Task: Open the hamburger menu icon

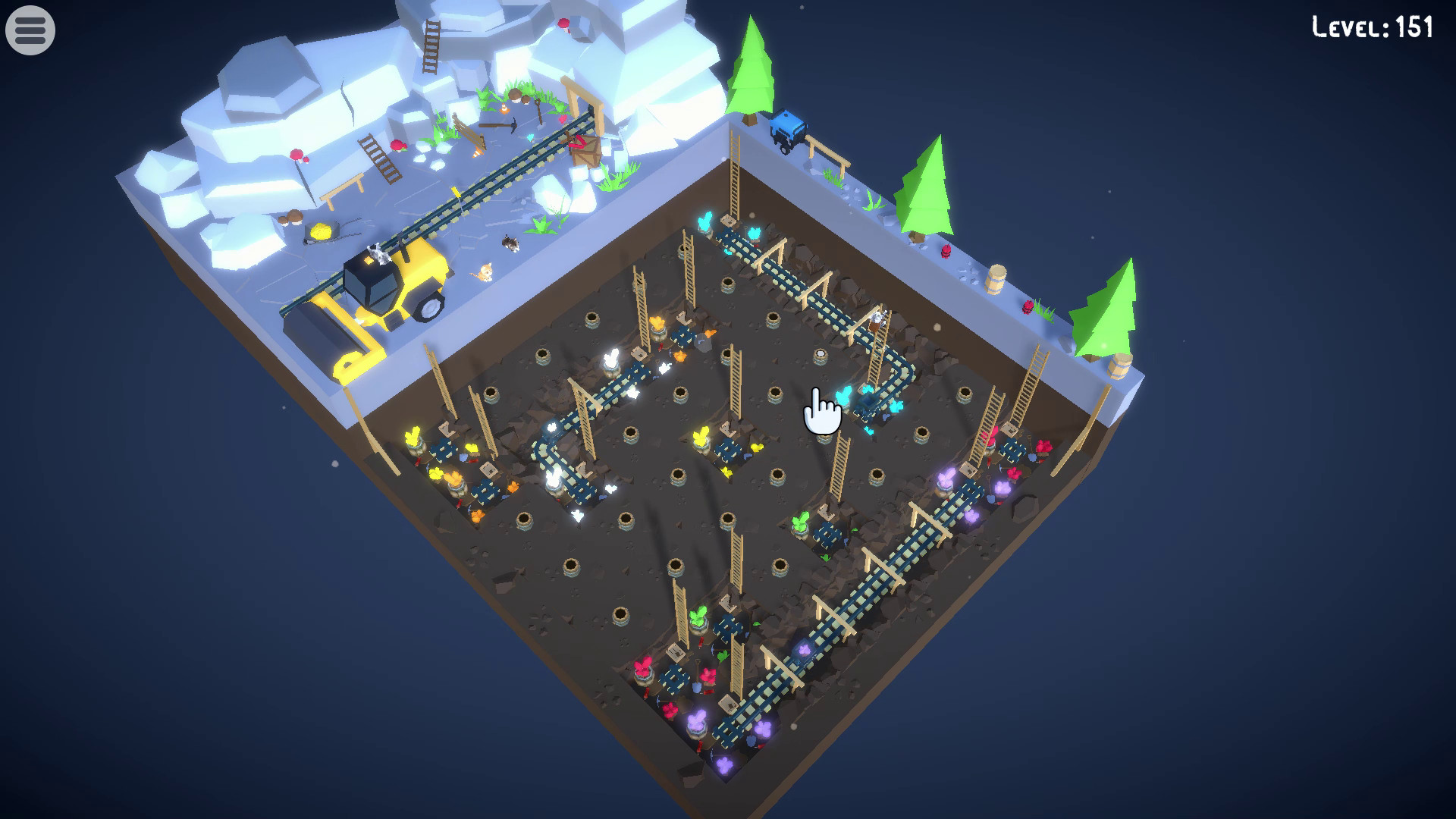Action: (x=29, y=29)
